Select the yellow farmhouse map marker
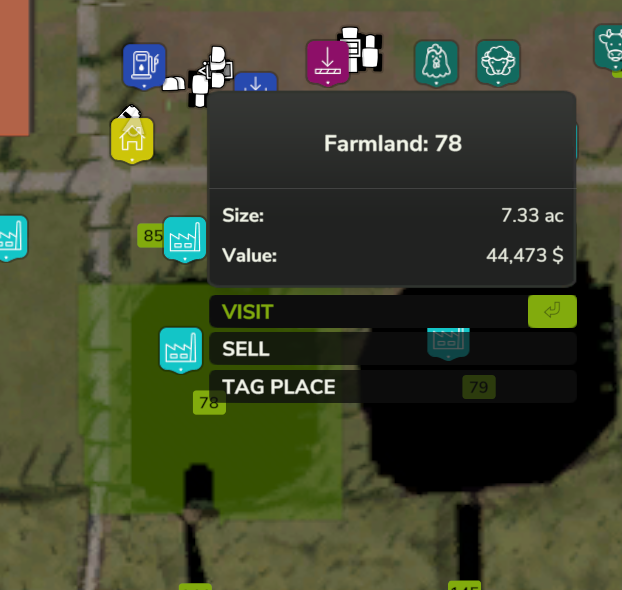The image size is (622, 590). coord(131,138)
